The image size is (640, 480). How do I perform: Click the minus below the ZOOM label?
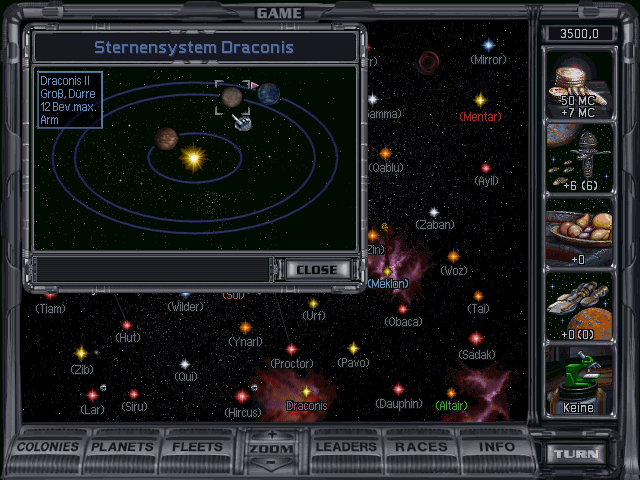pos(272,463)
